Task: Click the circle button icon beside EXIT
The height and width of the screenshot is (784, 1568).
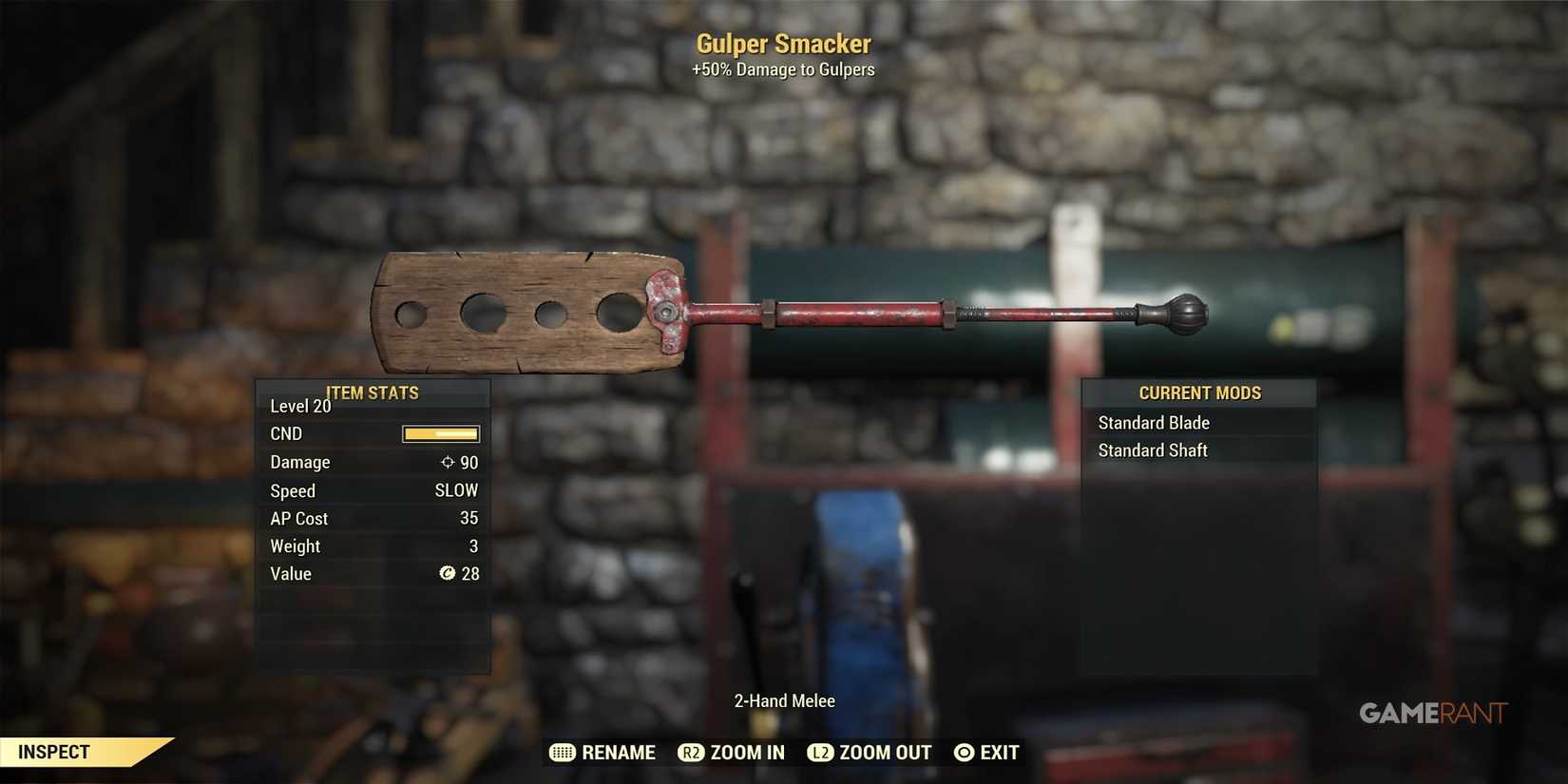Action: pos(963,752)
